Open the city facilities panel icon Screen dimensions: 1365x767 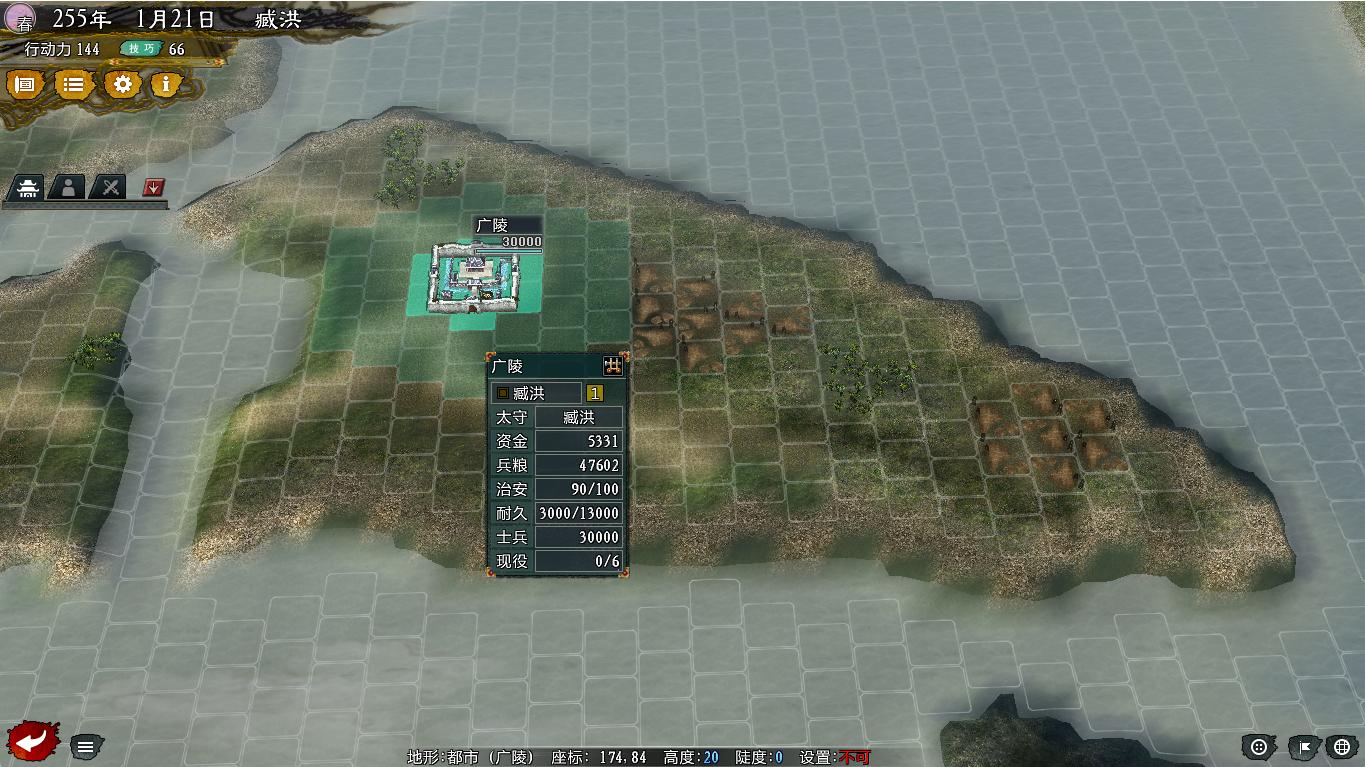(27, 186)
